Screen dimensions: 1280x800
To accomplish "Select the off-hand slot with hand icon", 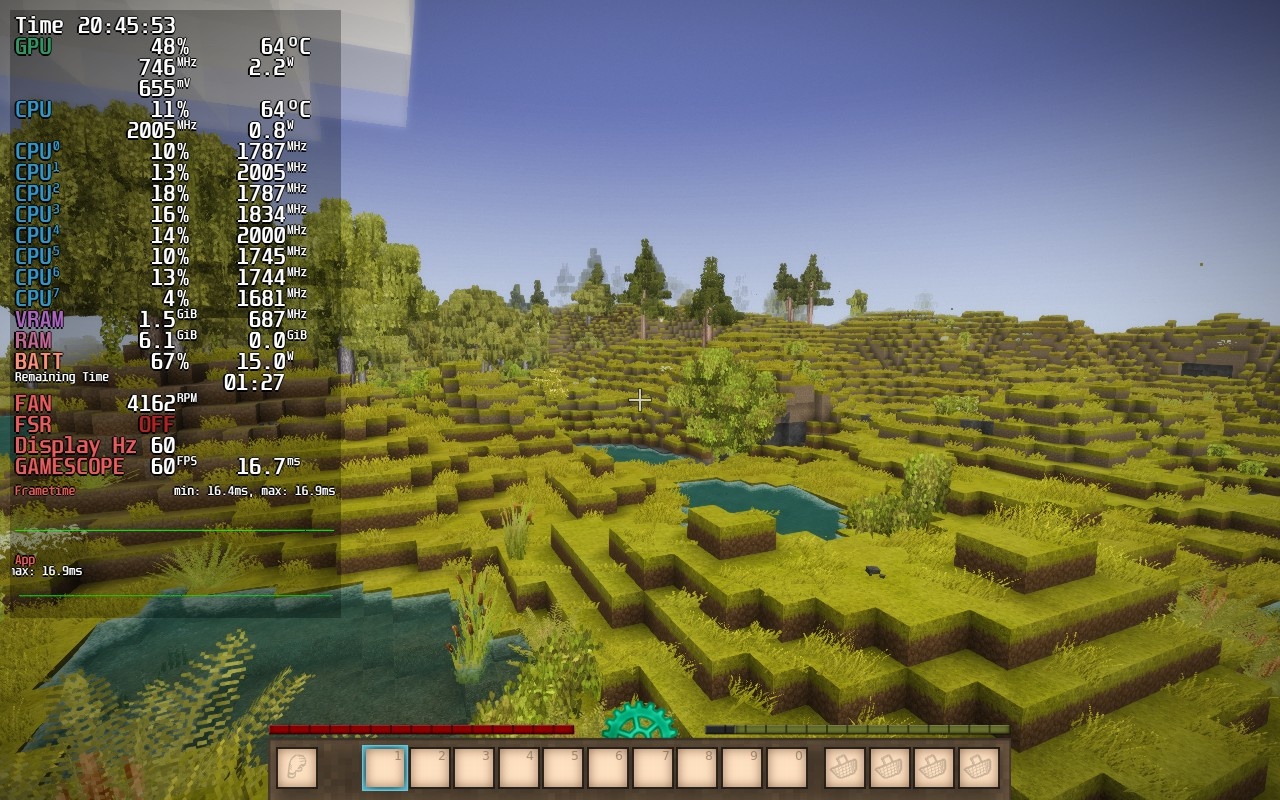I will pos(296,768).
